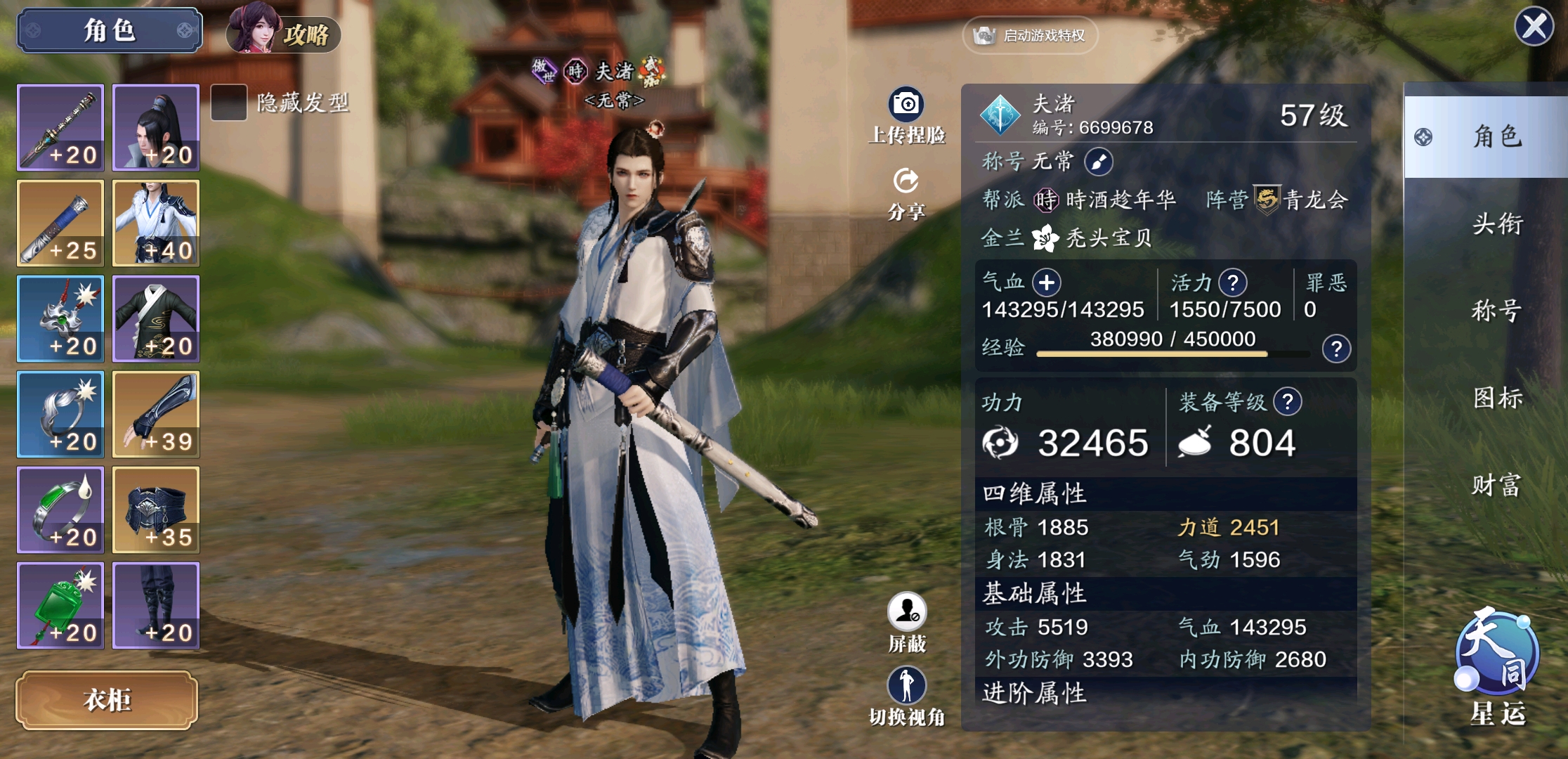Edit the 无常 title with pencil icon

tap(1098, 162)
